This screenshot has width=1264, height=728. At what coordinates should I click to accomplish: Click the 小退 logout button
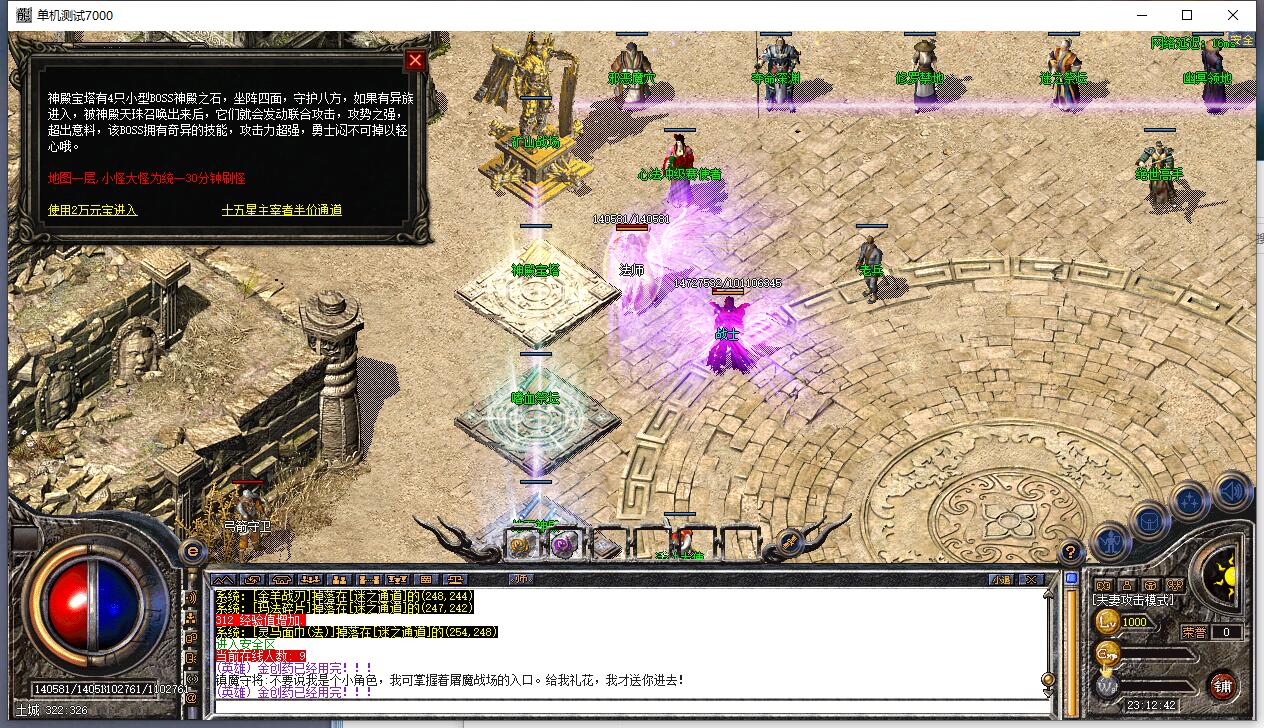(x=1001, y=579)
